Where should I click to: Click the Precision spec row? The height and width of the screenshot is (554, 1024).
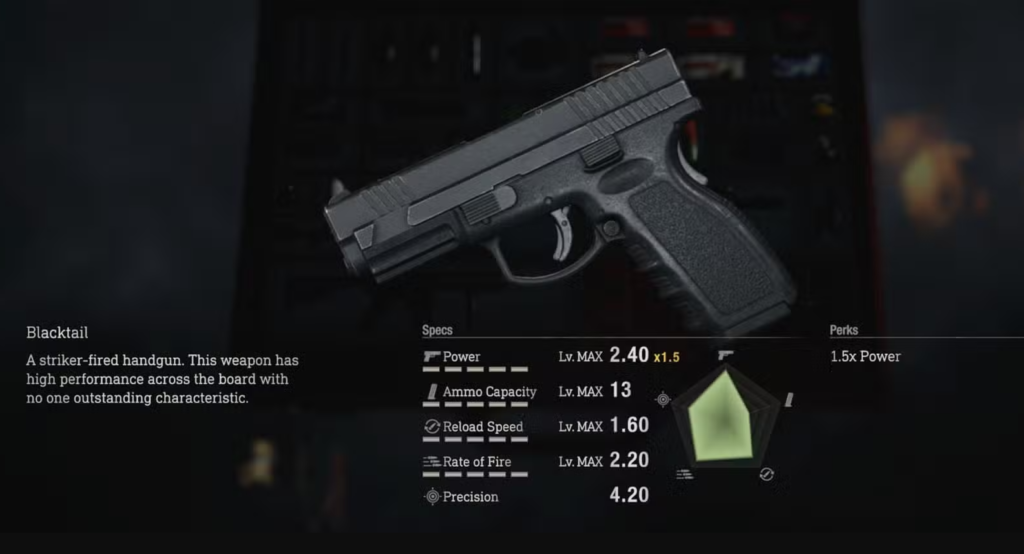470,496
